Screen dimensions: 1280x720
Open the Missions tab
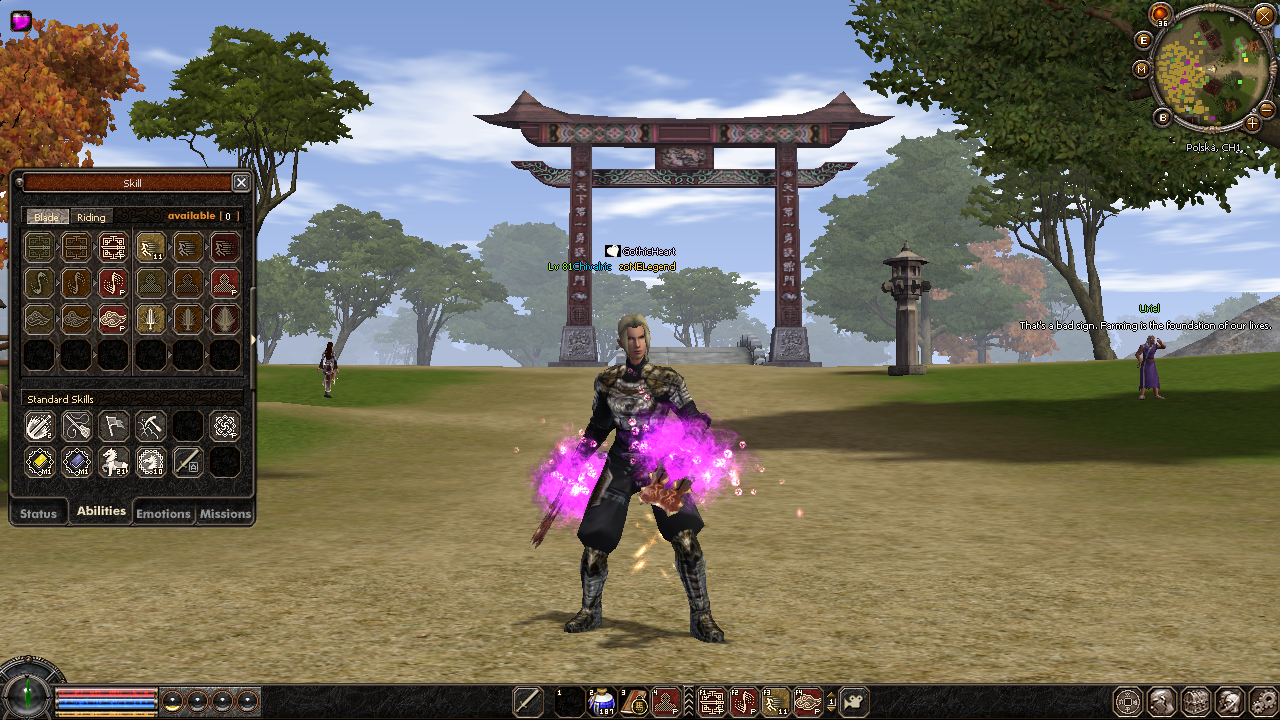225,513
